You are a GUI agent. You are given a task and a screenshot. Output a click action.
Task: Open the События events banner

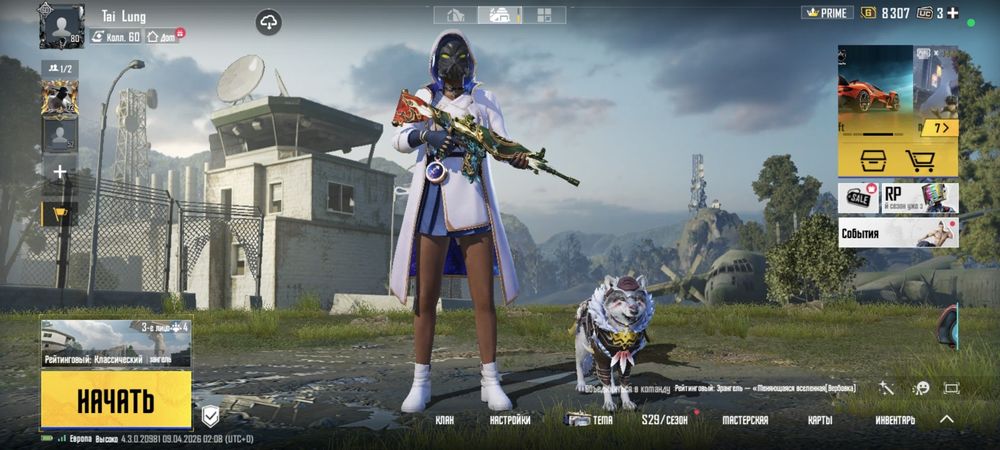[897, 233]
